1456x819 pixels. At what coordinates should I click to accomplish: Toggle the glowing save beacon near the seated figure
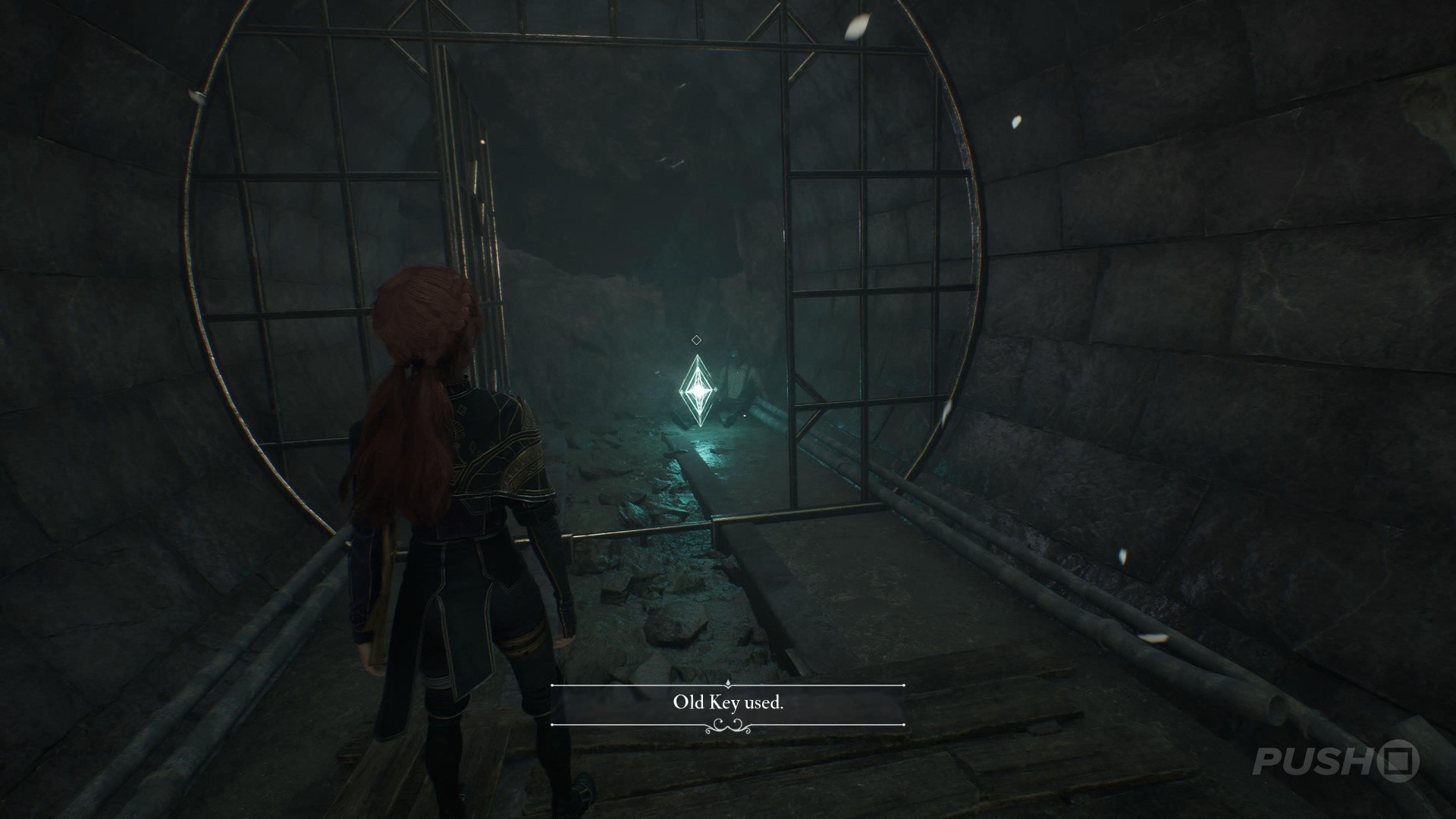pos(697,391)
